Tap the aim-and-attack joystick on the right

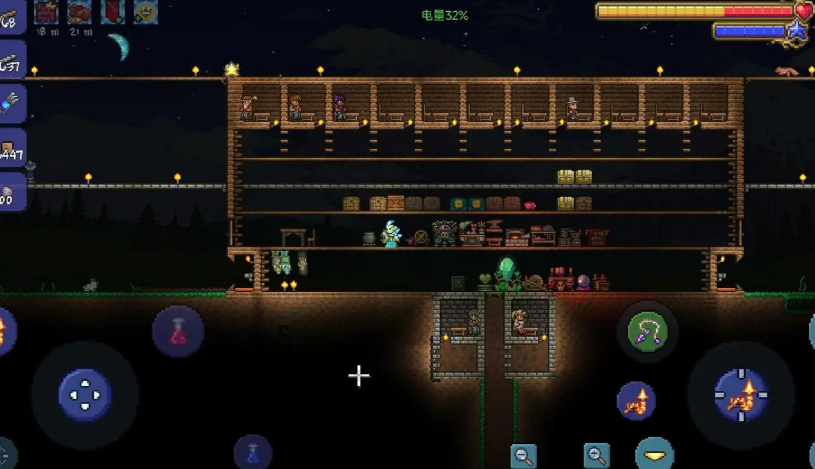(x=741, y=393)
